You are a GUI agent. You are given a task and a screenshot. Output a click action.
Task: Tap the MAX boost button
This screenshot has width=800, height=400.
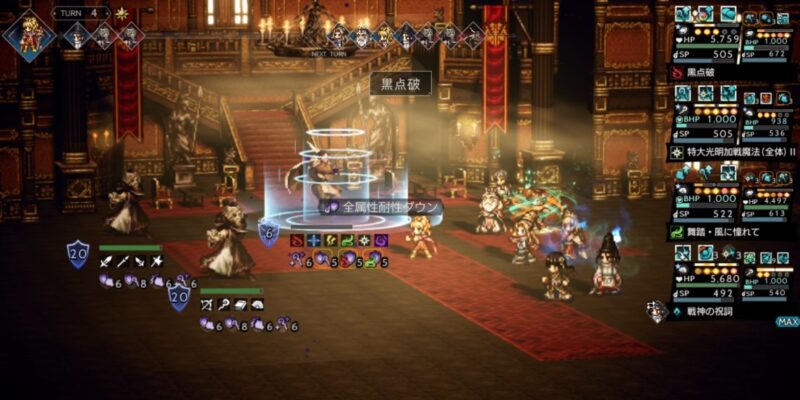click(787, 322)
